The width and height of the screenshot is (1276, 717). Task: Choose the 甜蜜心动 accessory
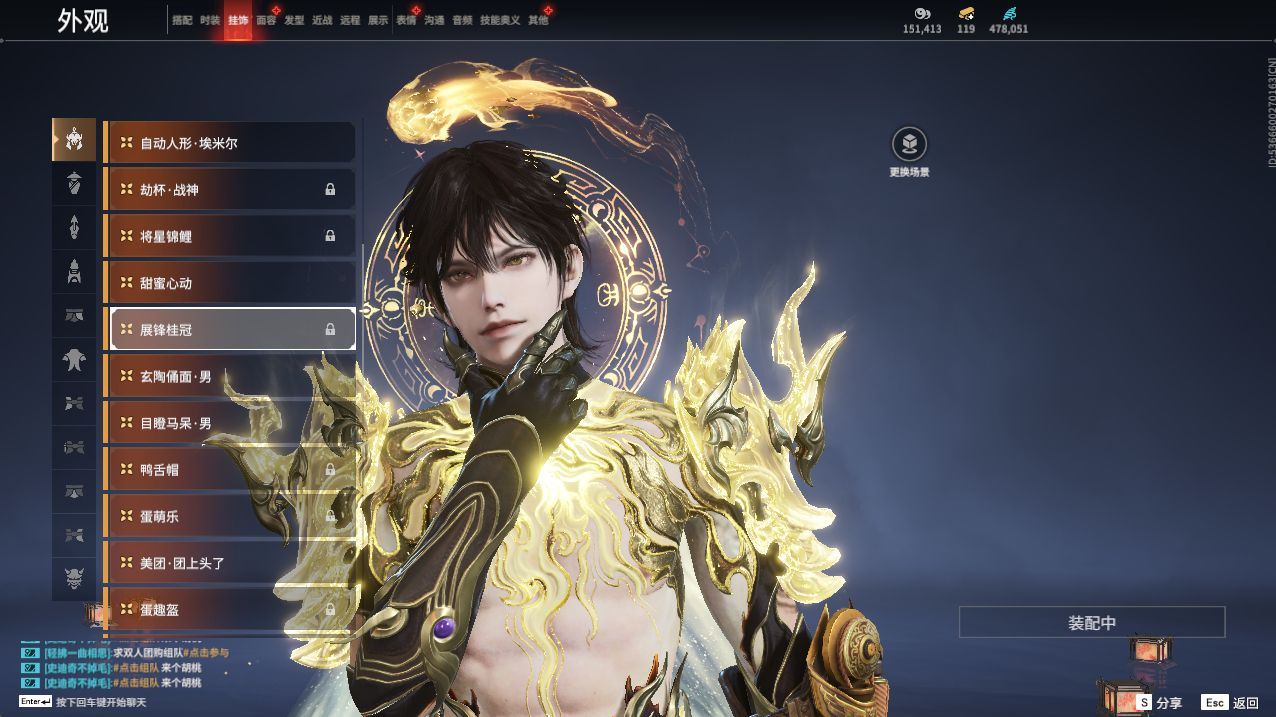(x=230, y=283)
